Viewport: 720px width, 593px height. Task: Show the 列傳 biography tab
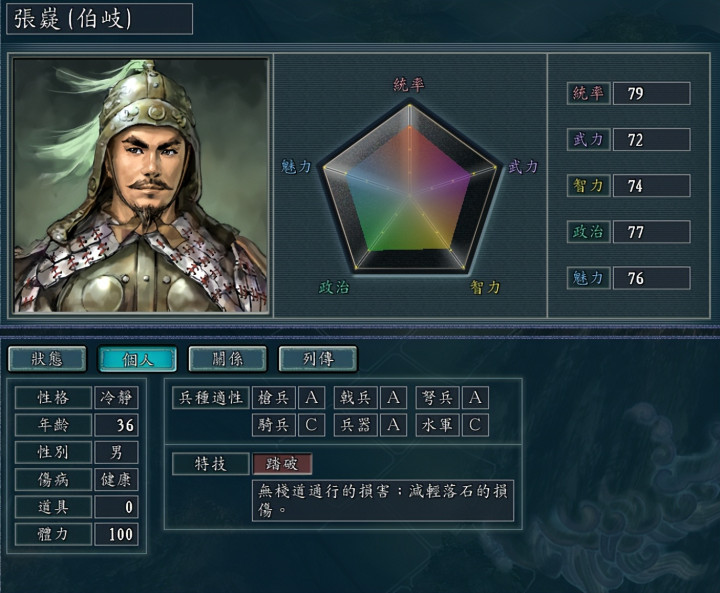[317, 359]
